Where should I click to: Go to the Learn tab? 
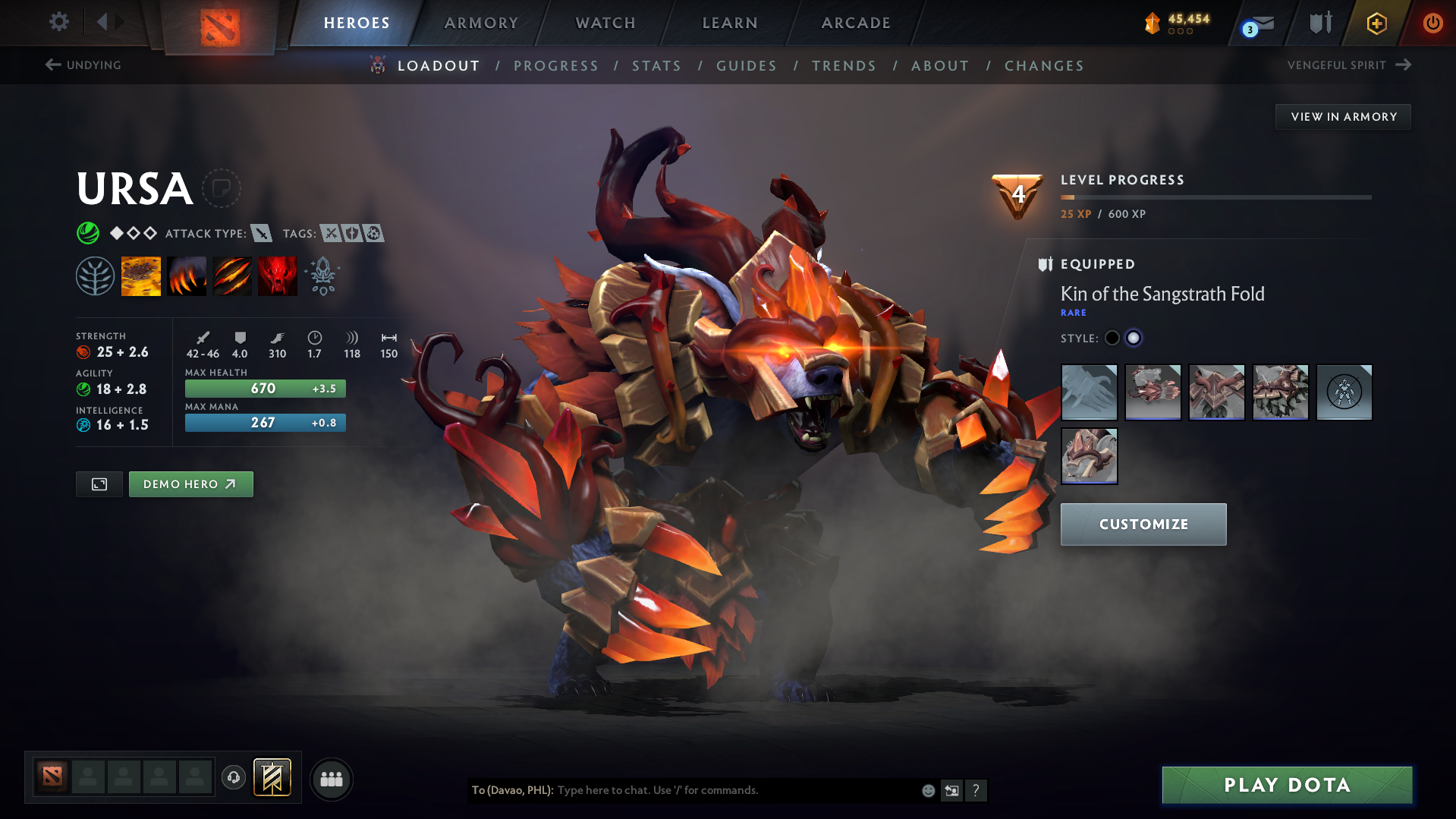730,23
